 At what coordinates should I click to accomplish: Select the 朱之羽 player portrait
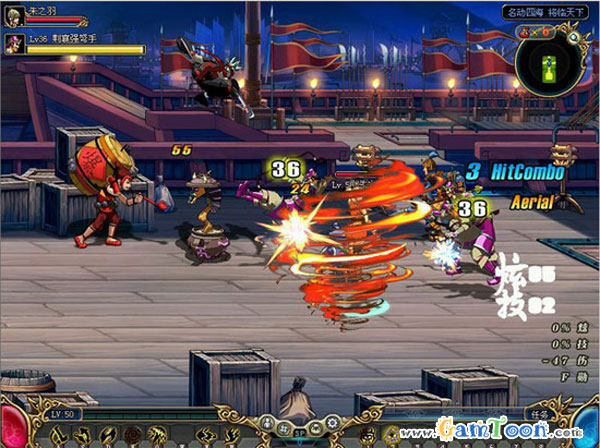pos(14,13)
